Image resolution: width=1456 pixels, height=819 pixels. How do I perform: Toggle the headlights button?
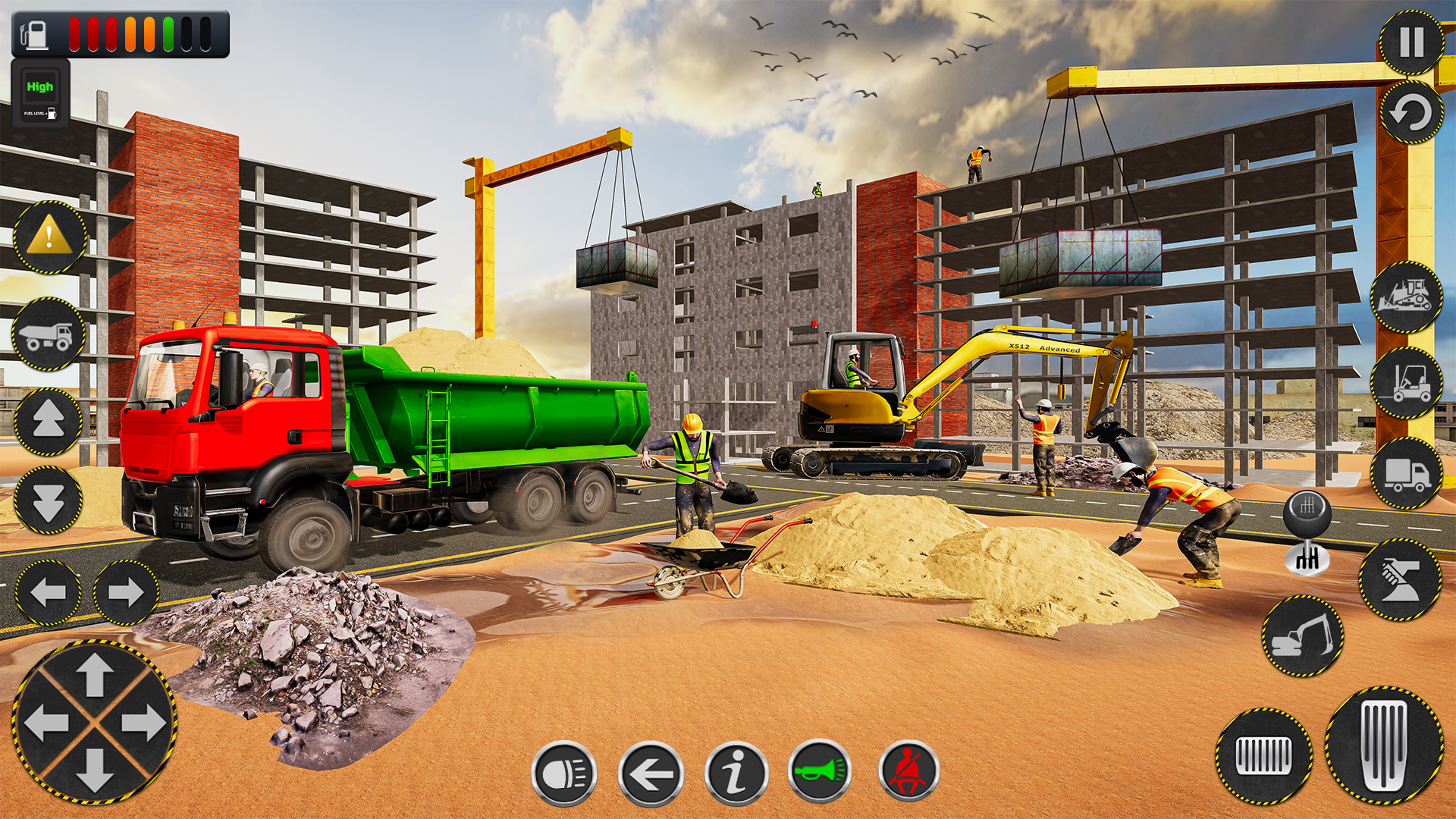(x=564, y=773)
